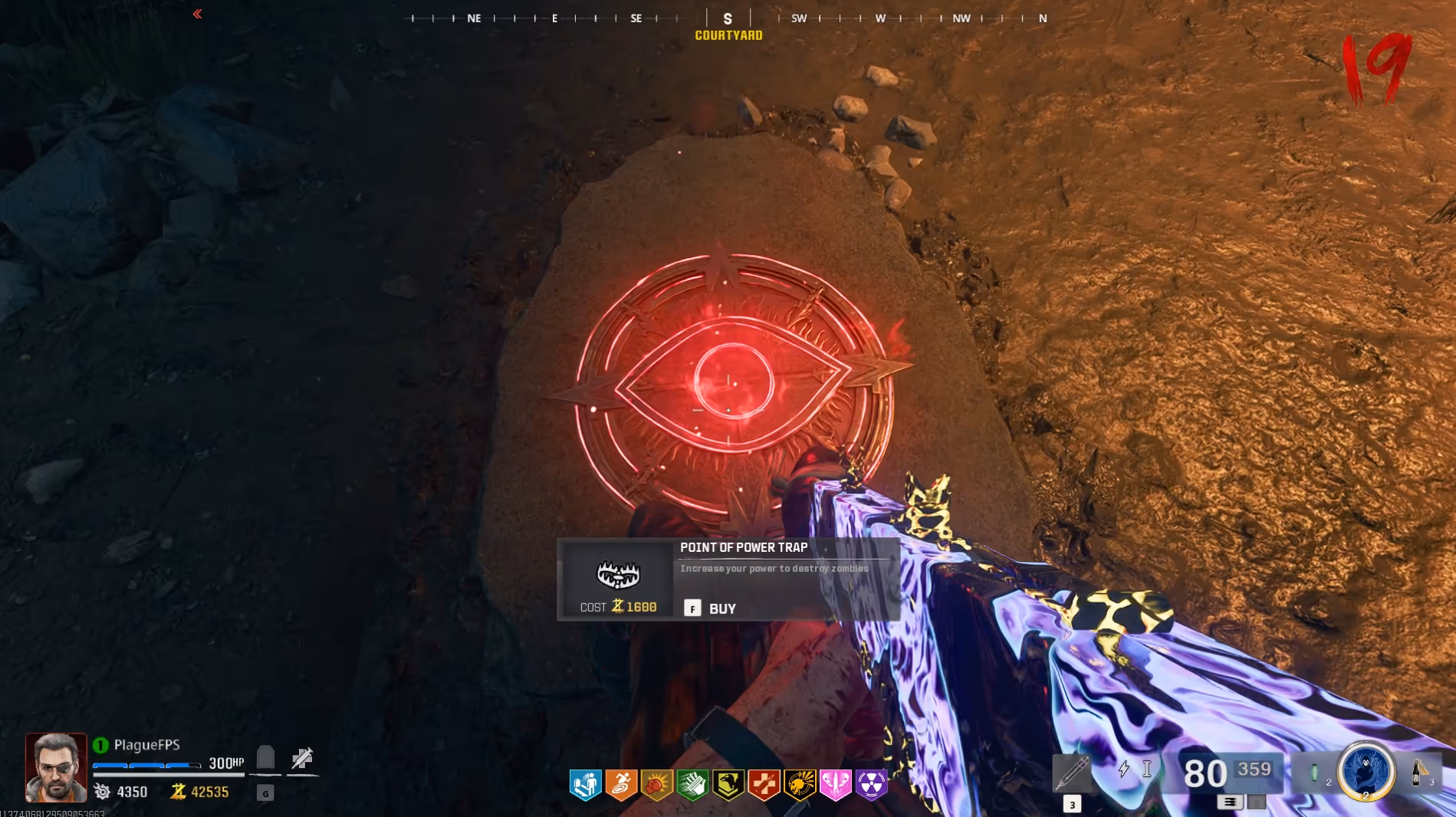Viewport: 1456px width, 817px height.
Task: Click the red double-chevron arrow at top
Action: 197,14
